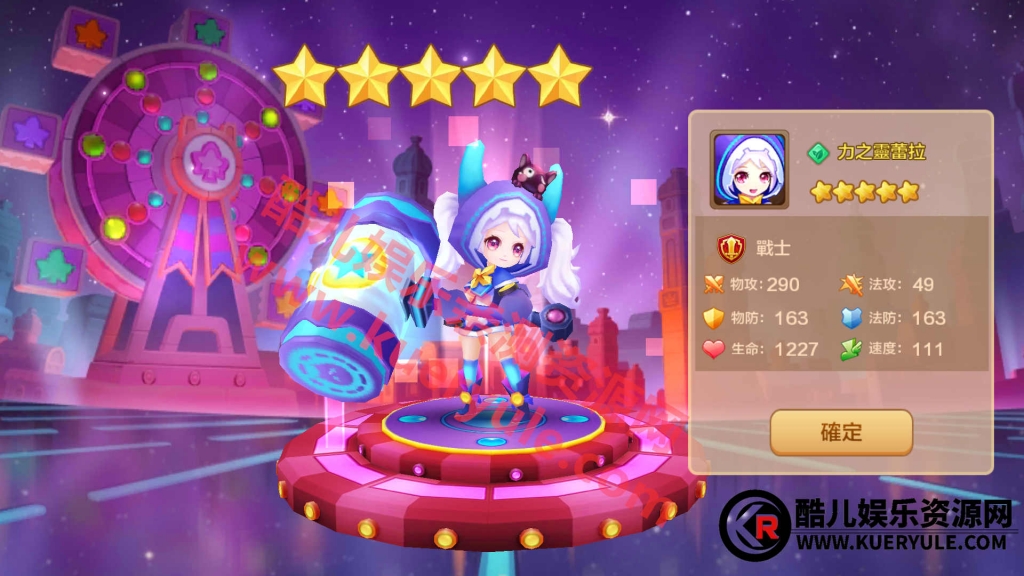Click the green gem attribute icon
This screenshot has width=1024, height=576.
tap(818, 153)
